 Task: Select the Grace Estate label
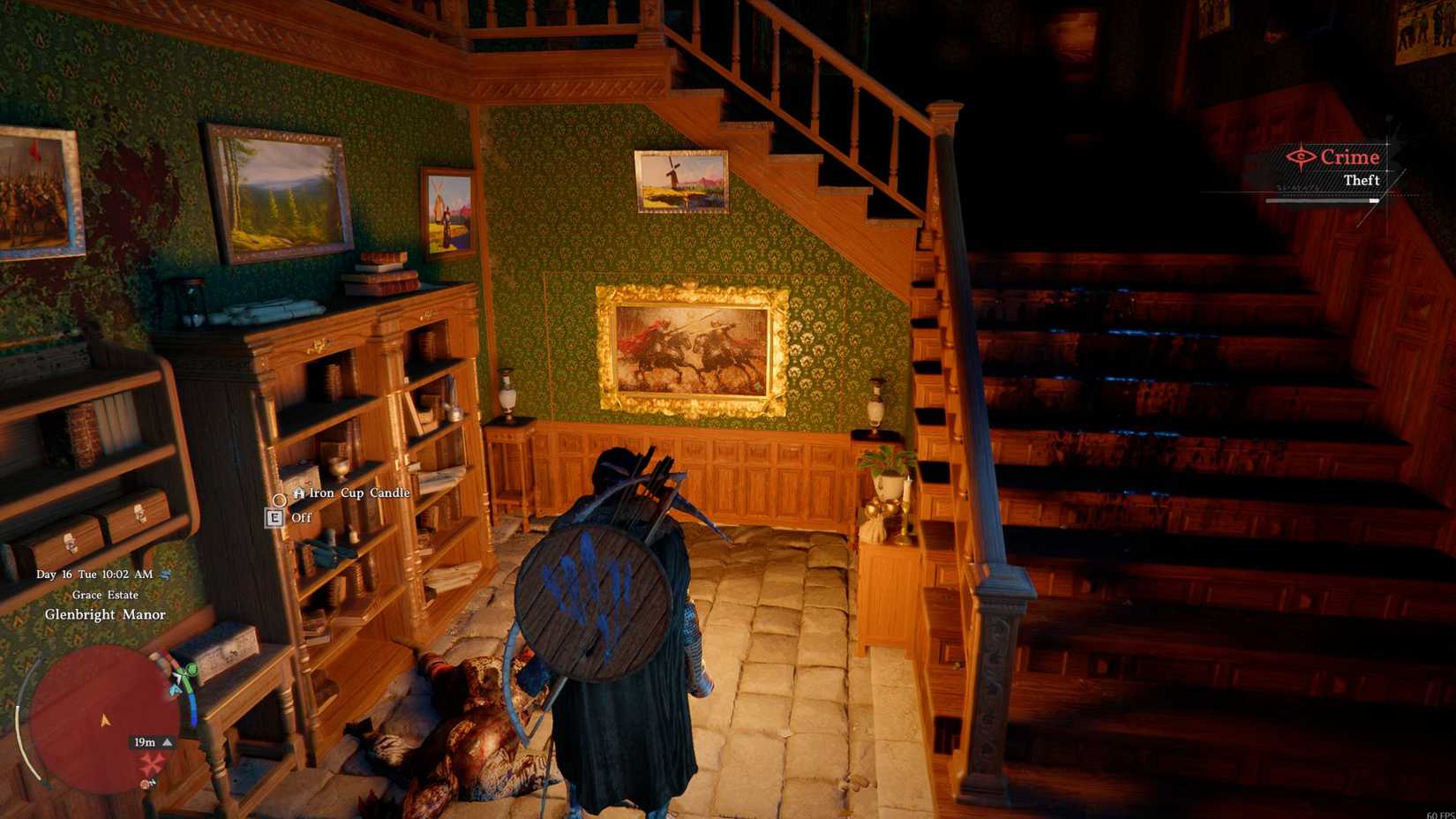106,595
